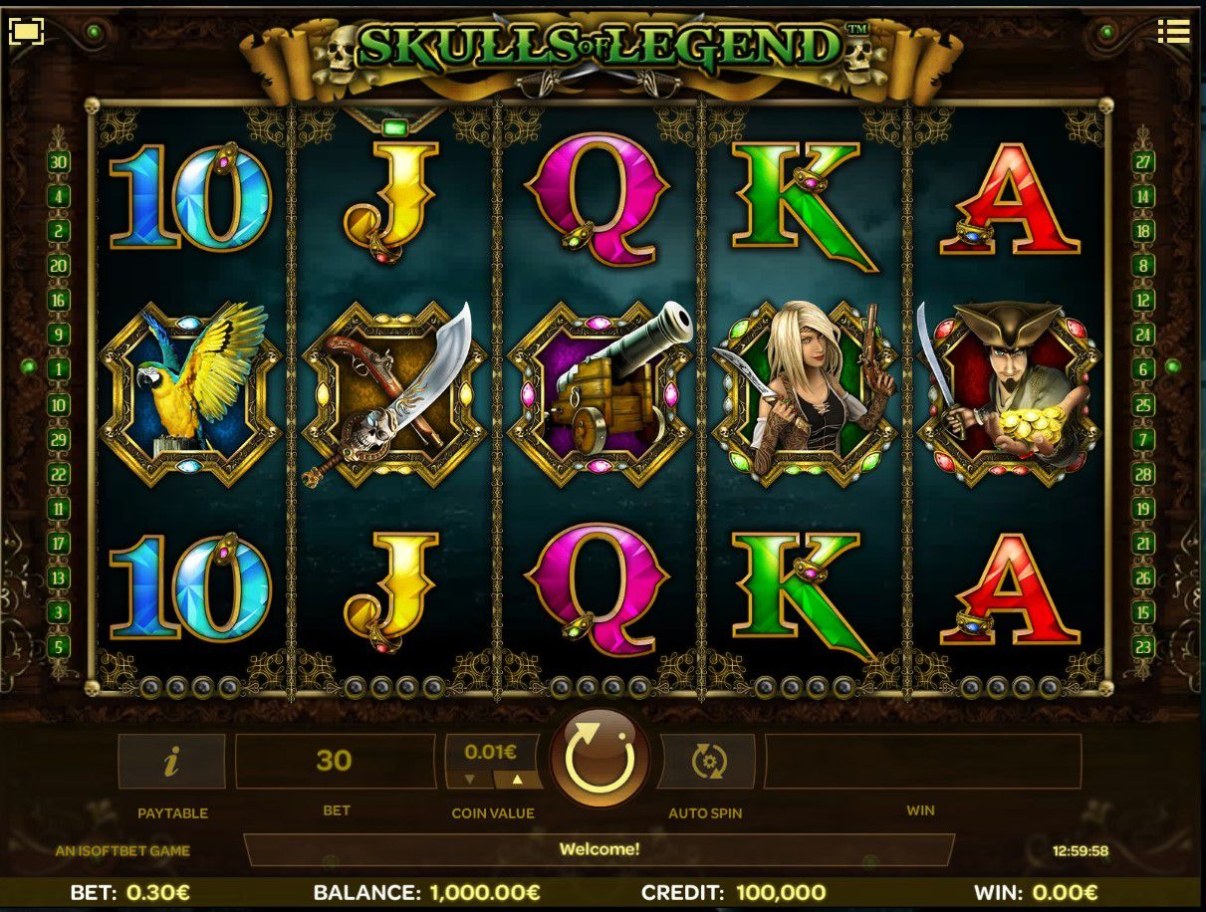This screenshot has width=1206, height=912.
Task: Select payline number 30 marker
Action: tap(59, 162)
